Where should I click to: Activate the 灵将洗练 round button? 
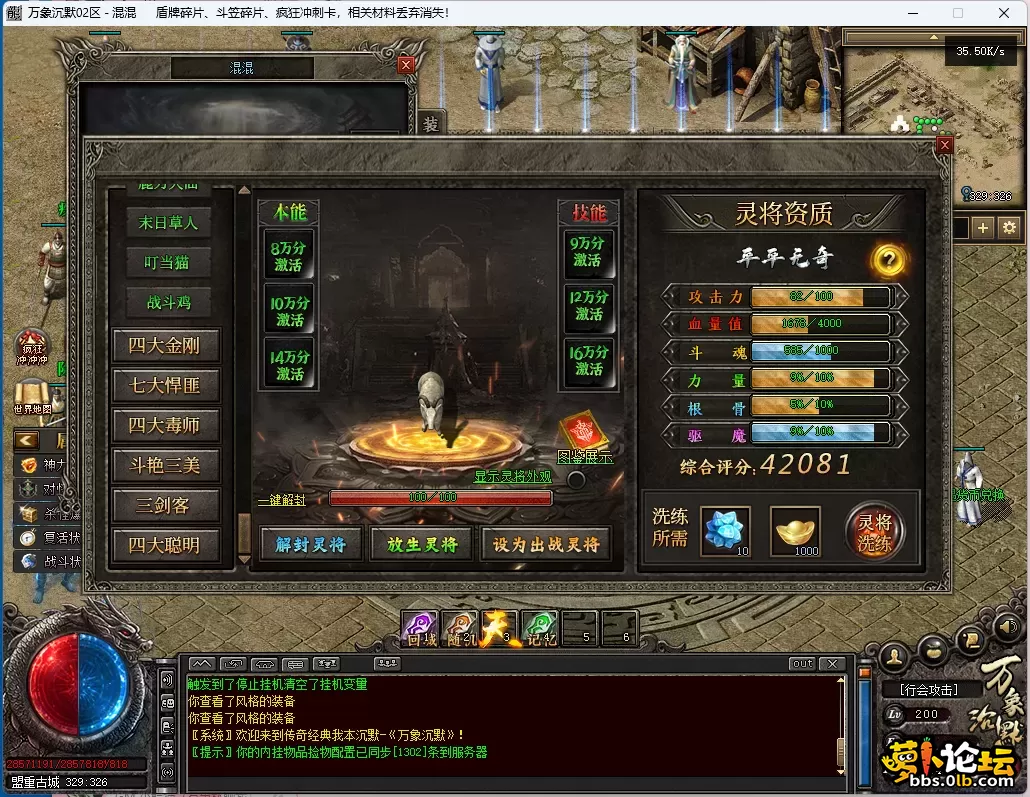point(874,532)
